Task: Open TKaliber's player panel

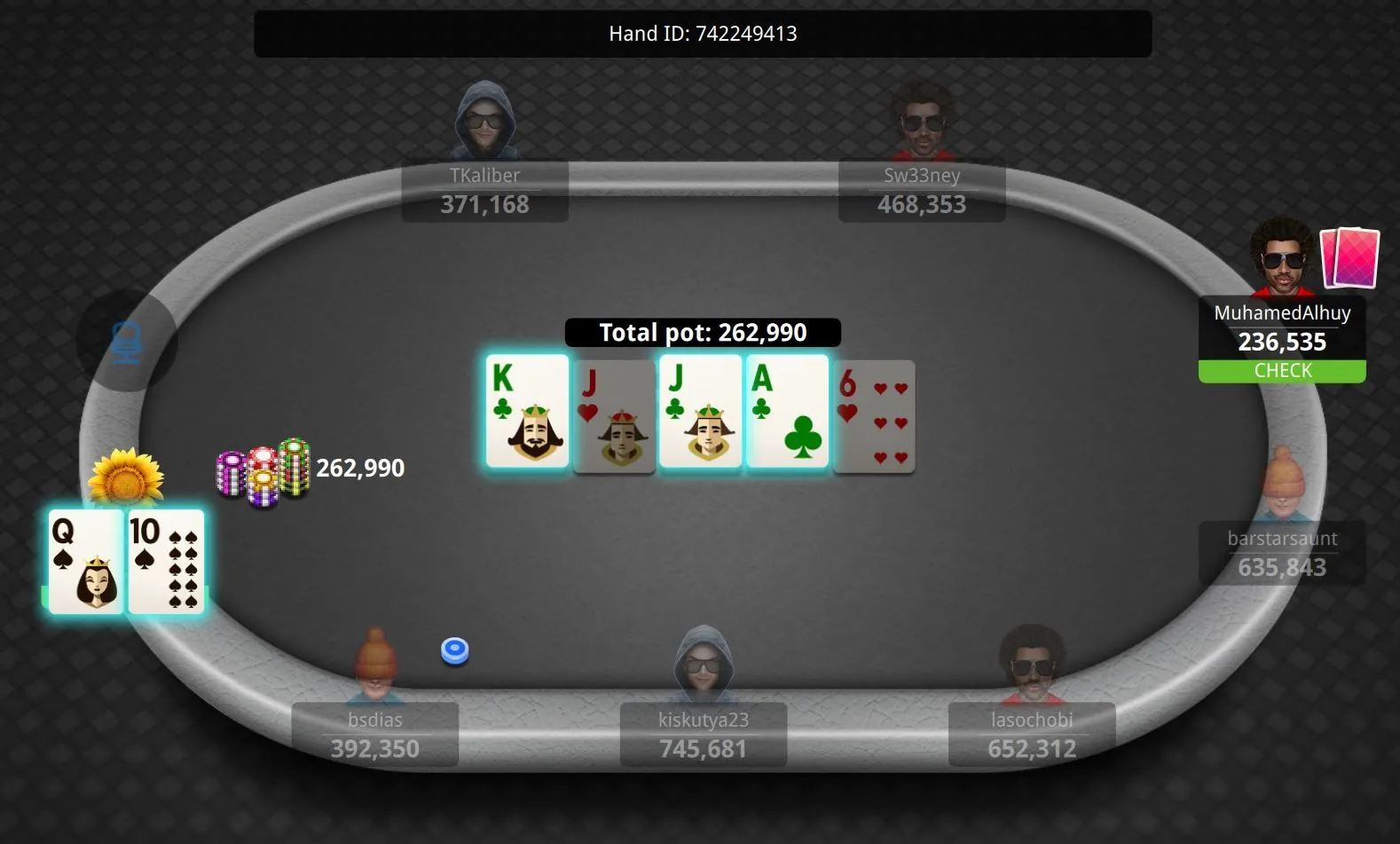Action: (x=484, y=190)
